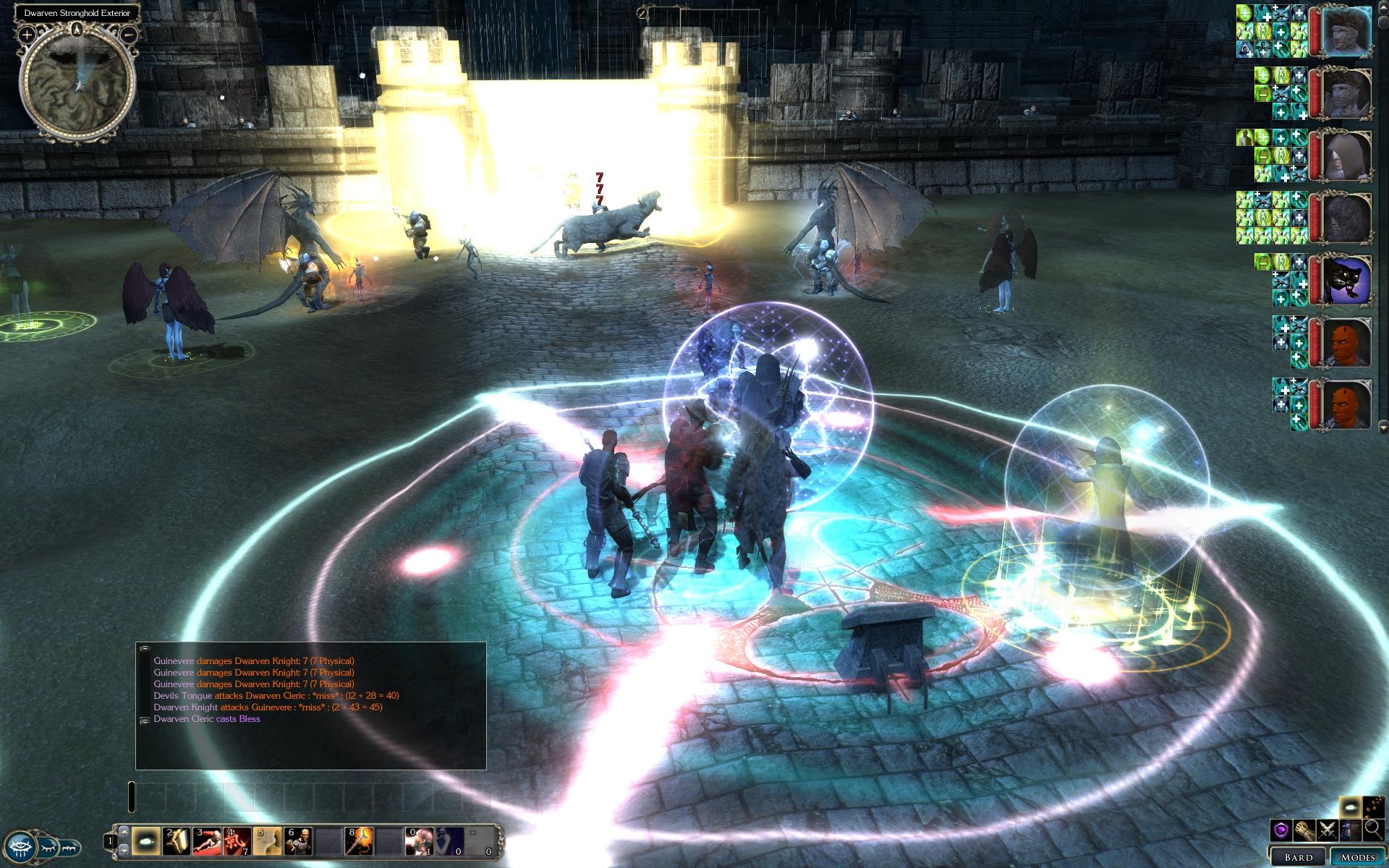This screenshot has width=1389, height=868.
Task: Switch hotbar page with the up arrow
Action: 124,833
